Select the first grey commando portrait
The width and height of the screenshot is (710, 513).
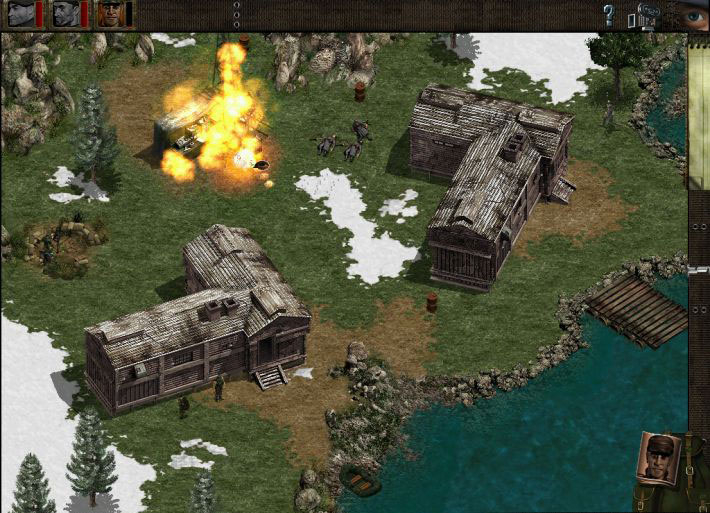(x=20, y=13)
